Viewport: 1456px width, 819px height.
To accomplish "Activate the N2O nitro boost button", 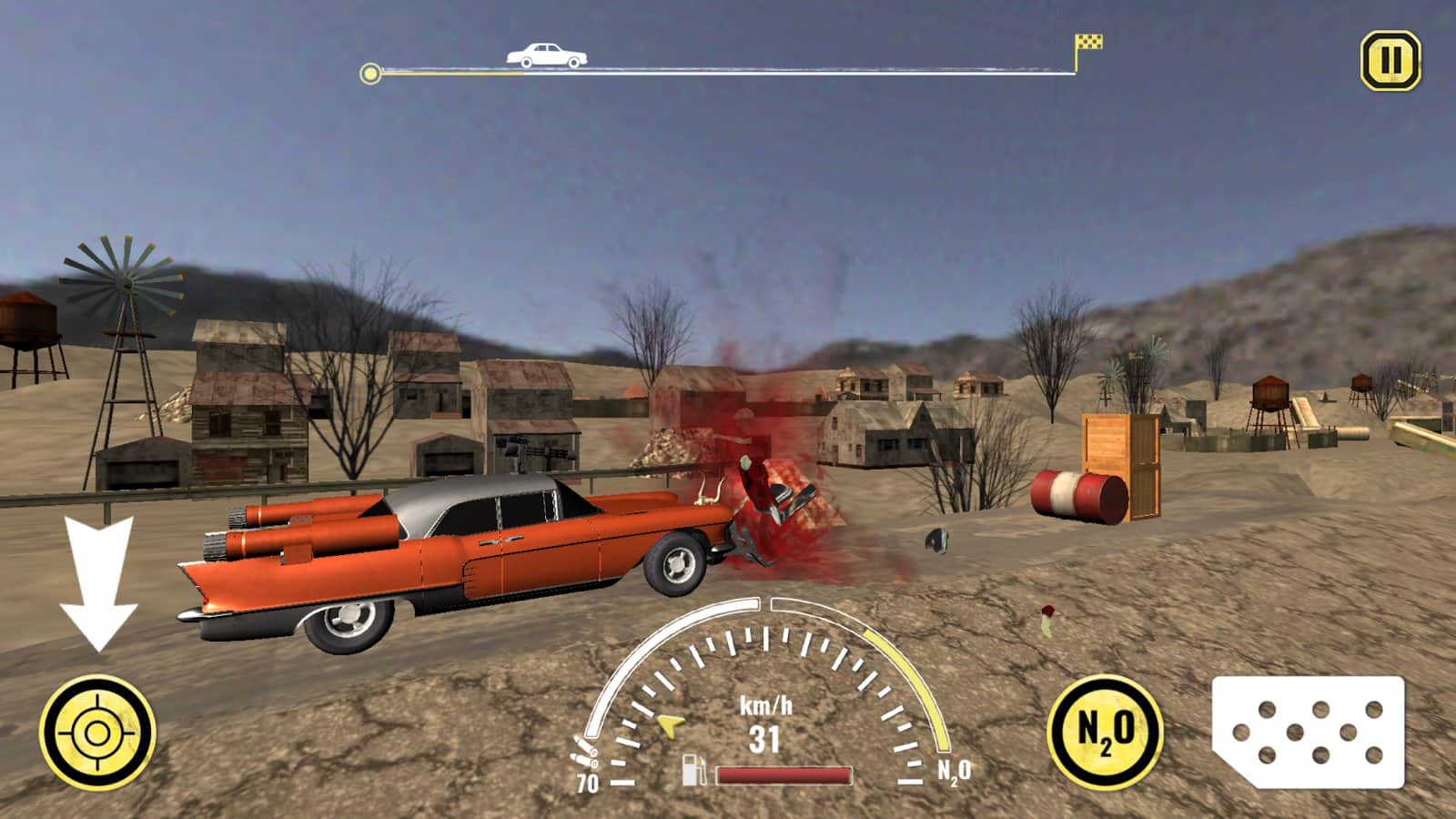I will coord(1105,731).
